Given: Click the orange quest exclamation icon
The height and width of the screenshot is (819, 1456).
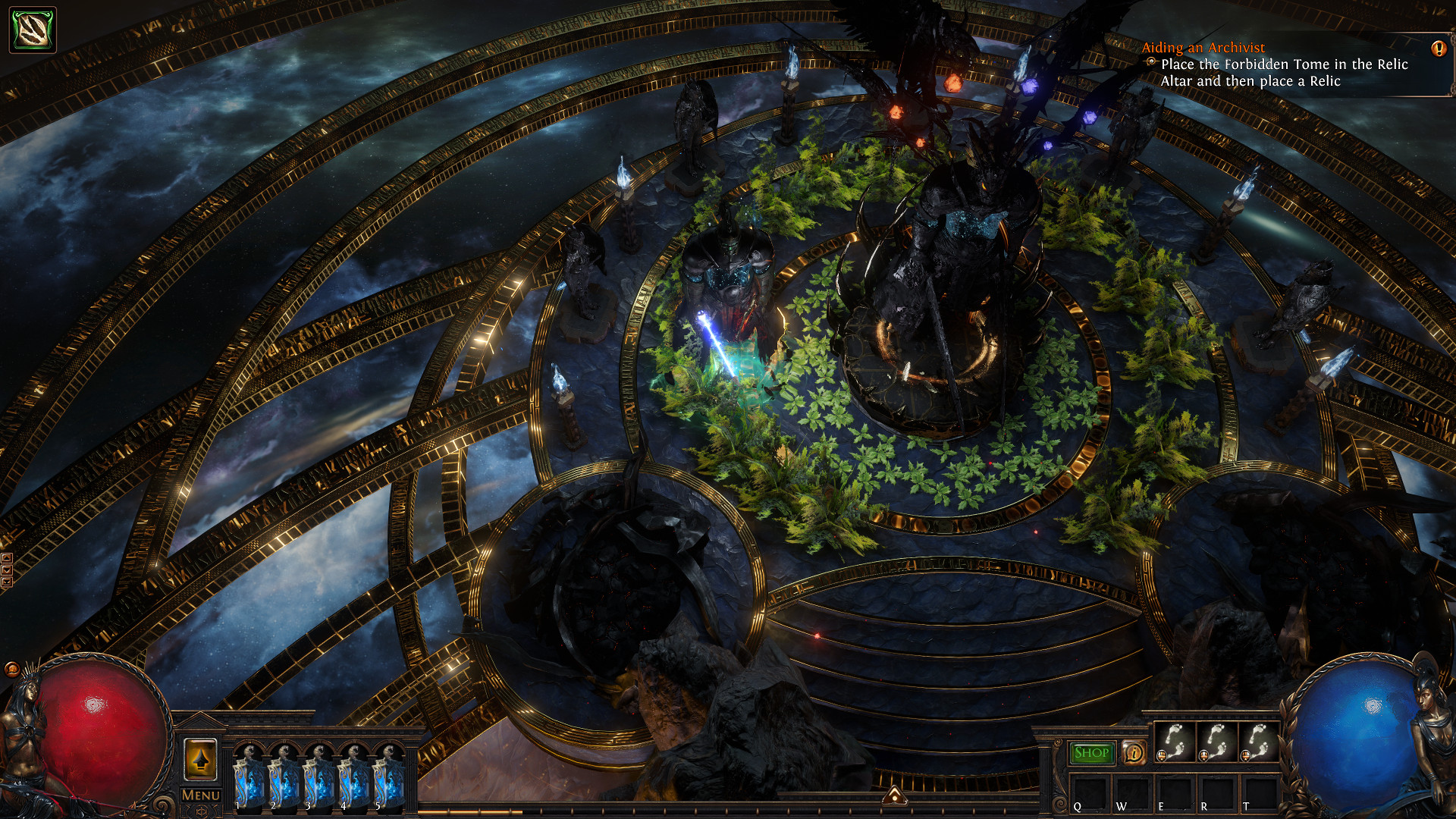Looking at the screenshot, I should tap(1438, 49).
